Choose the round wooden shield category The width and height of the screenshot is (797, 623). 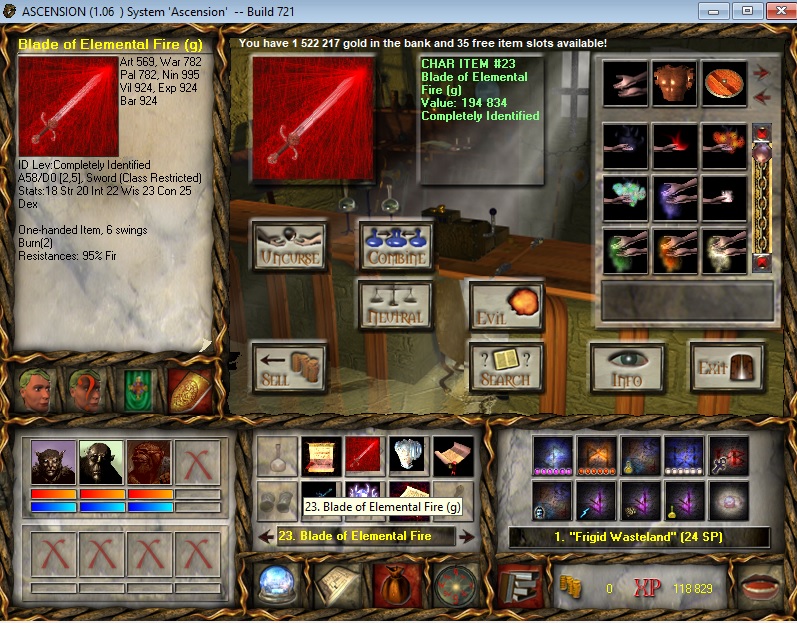(x=723, y=83)
